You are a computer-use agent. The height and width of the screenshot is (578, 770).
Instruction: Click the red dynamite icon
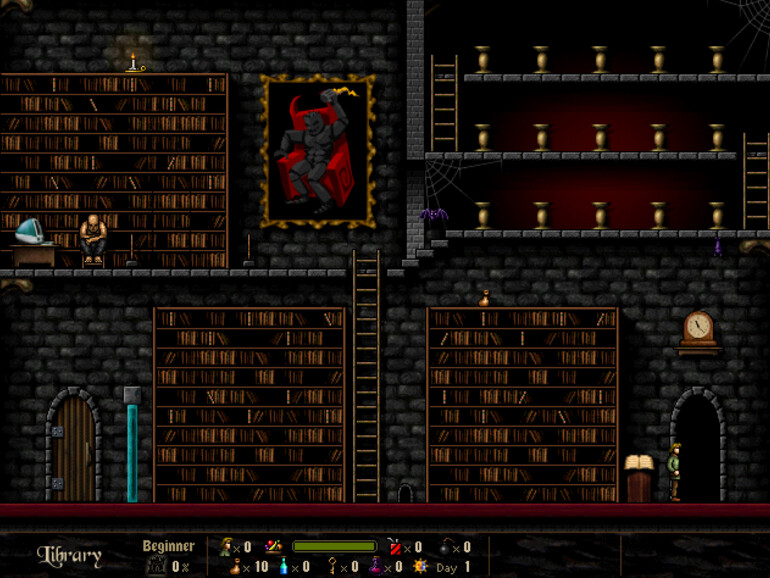point(395,547)
